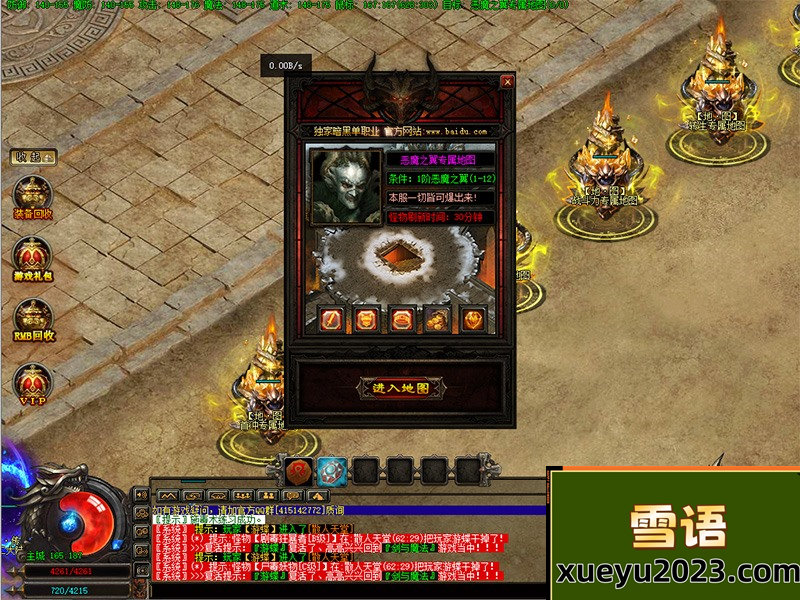Viewport: 800px width, 600px height.
Task: Select the red rune stone hotbar slot
Action: [298, 470]
